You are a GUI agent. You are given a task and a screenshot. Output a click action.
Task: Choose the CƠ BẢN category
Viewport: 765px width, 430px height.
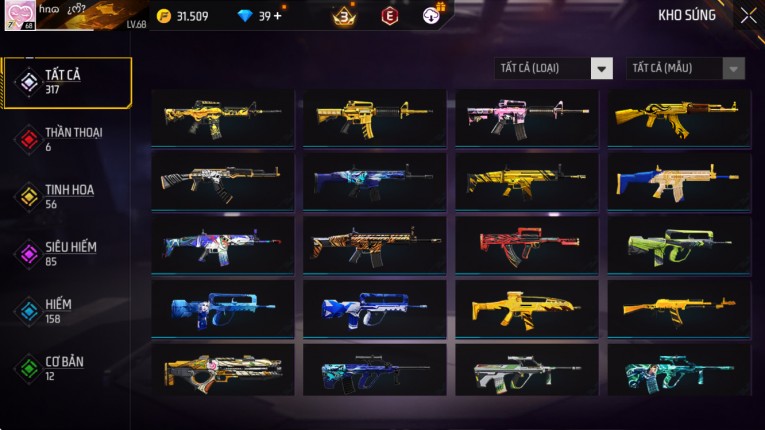[x=66, y=367]
